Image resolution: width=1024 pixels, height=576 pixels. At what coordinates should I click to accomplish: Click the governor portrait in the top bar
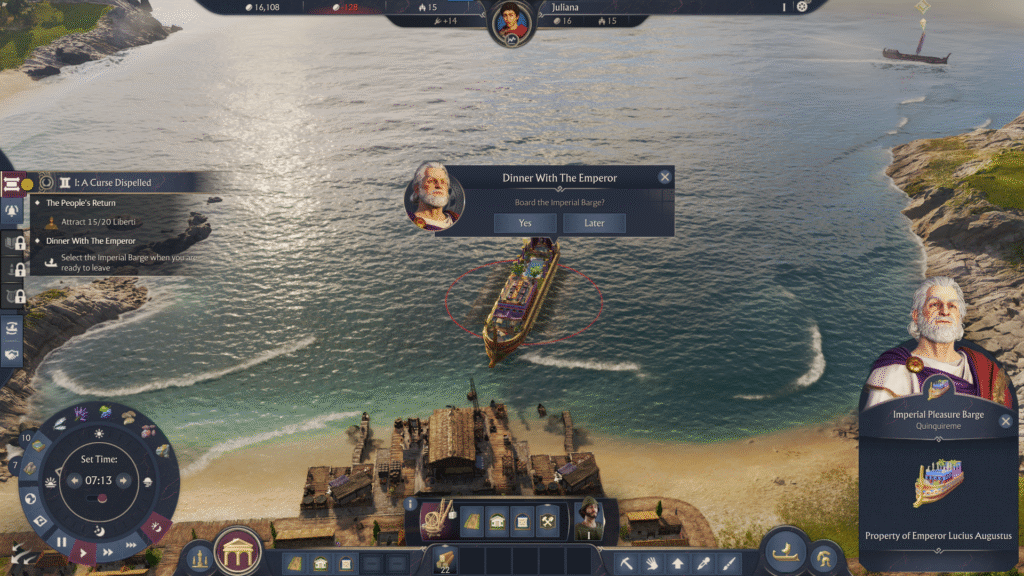(x=511, y=20)
